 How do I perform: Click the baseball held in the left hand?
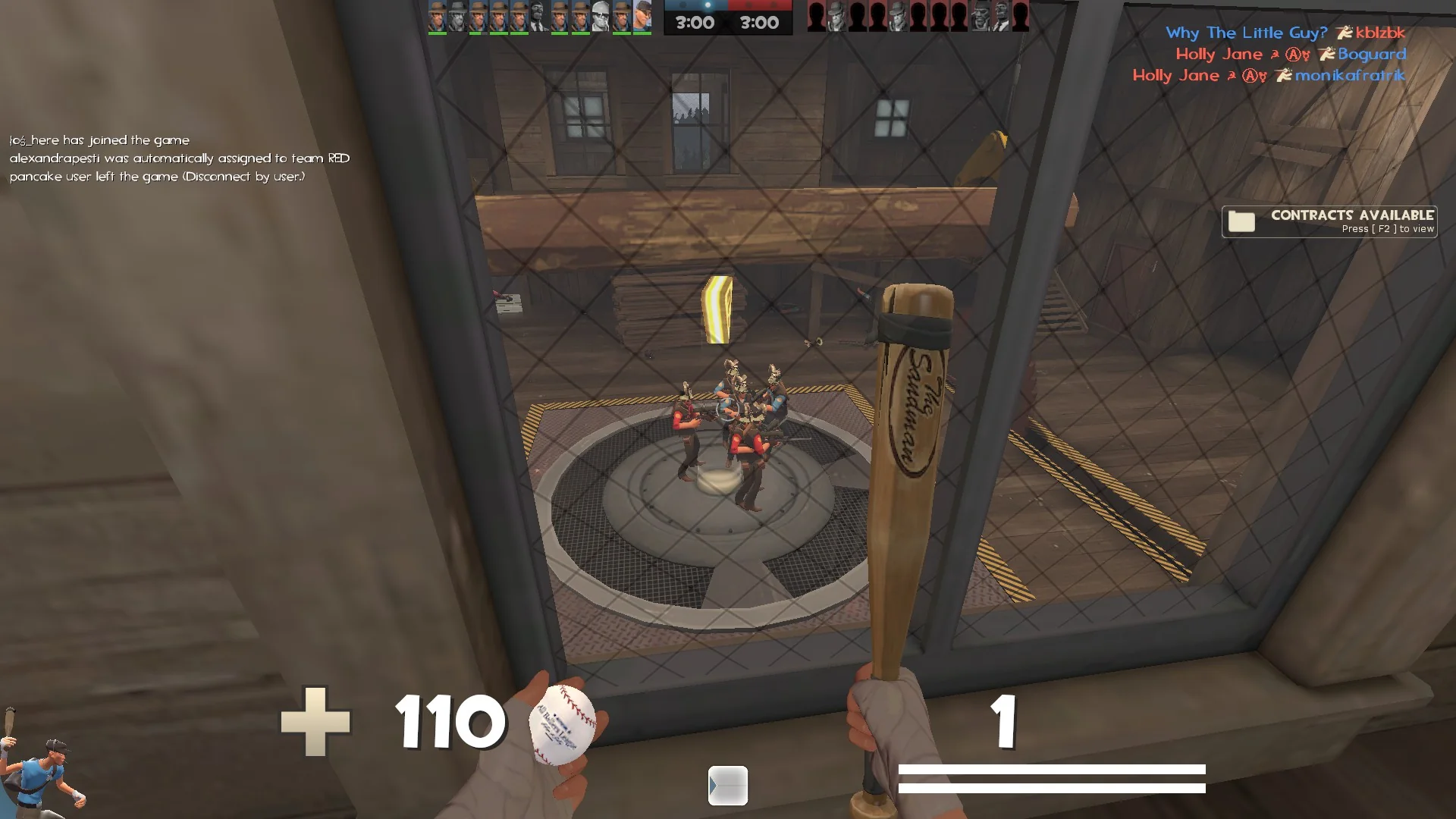click(x=561, y=724)
